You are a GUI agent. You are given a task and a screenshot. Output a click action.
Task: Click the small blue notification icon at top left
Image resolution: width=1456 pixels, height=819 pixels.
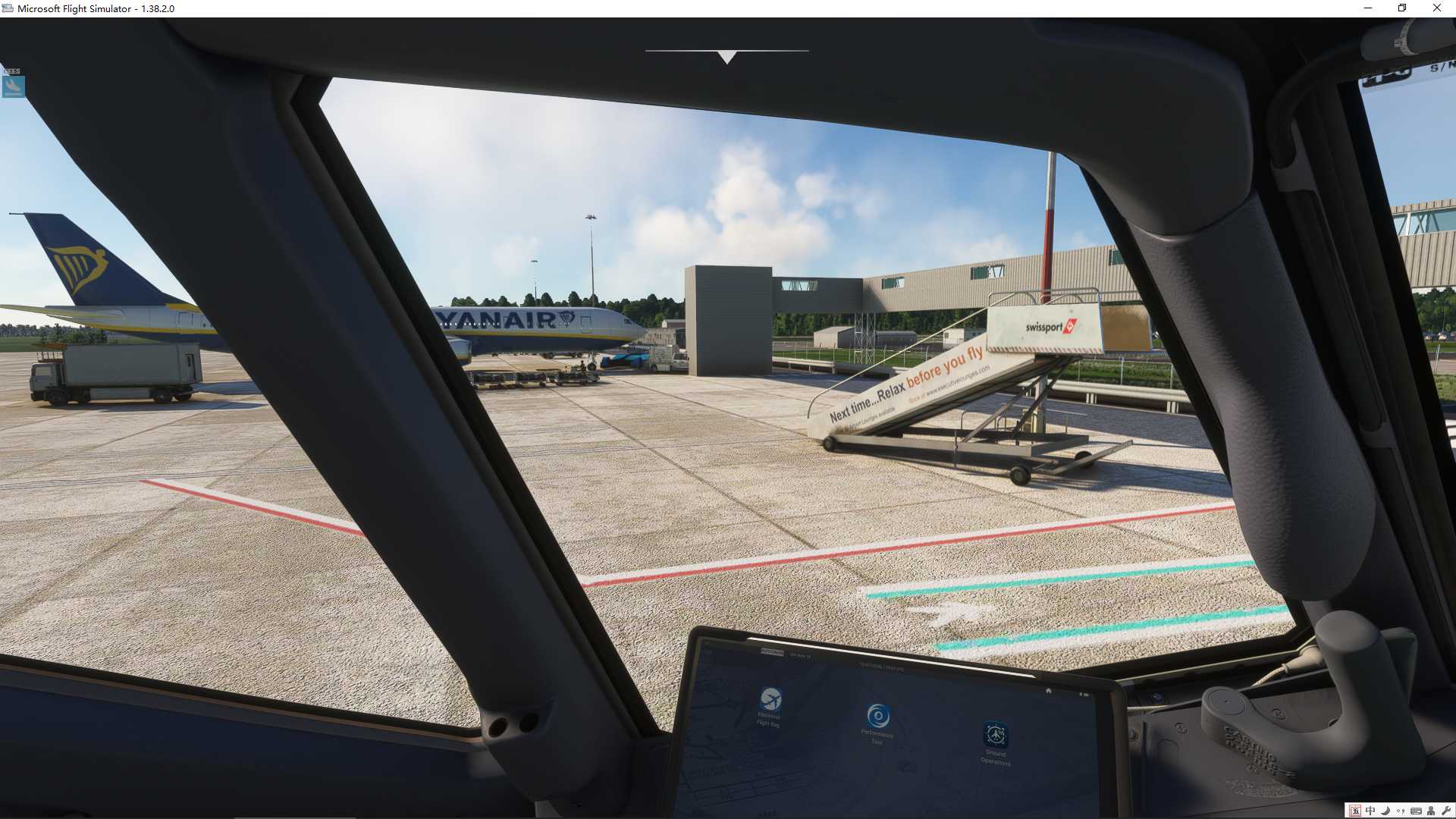[12, 86]
